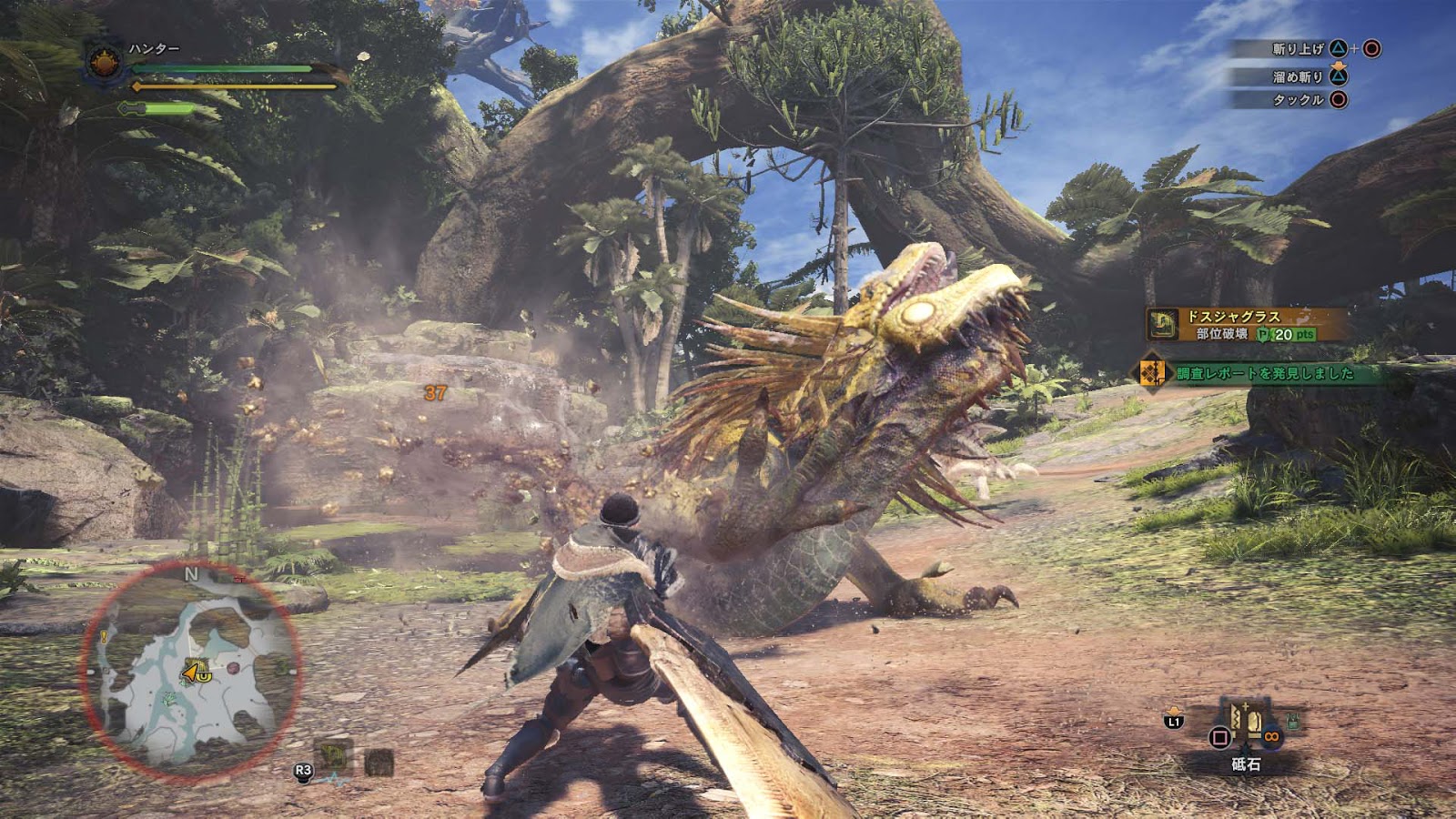The image size is (1456, 819).
Task: Click the orange expand arrow above the L1 prompt
Action: [1175, 710]
